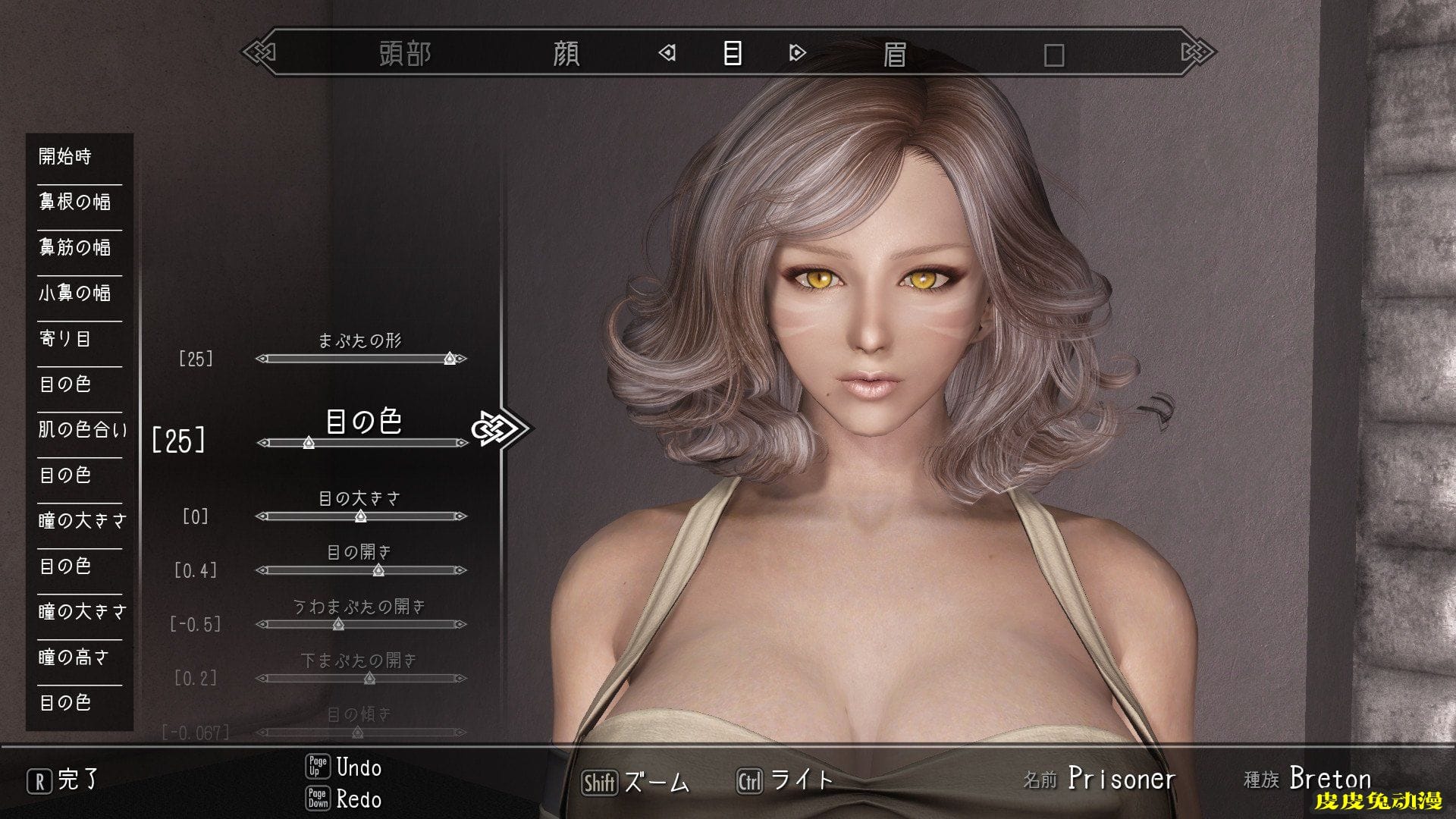Click the 目の大きさ slider handle
The width and height of the screenshot is (1456, 819).
click(361, 516)
